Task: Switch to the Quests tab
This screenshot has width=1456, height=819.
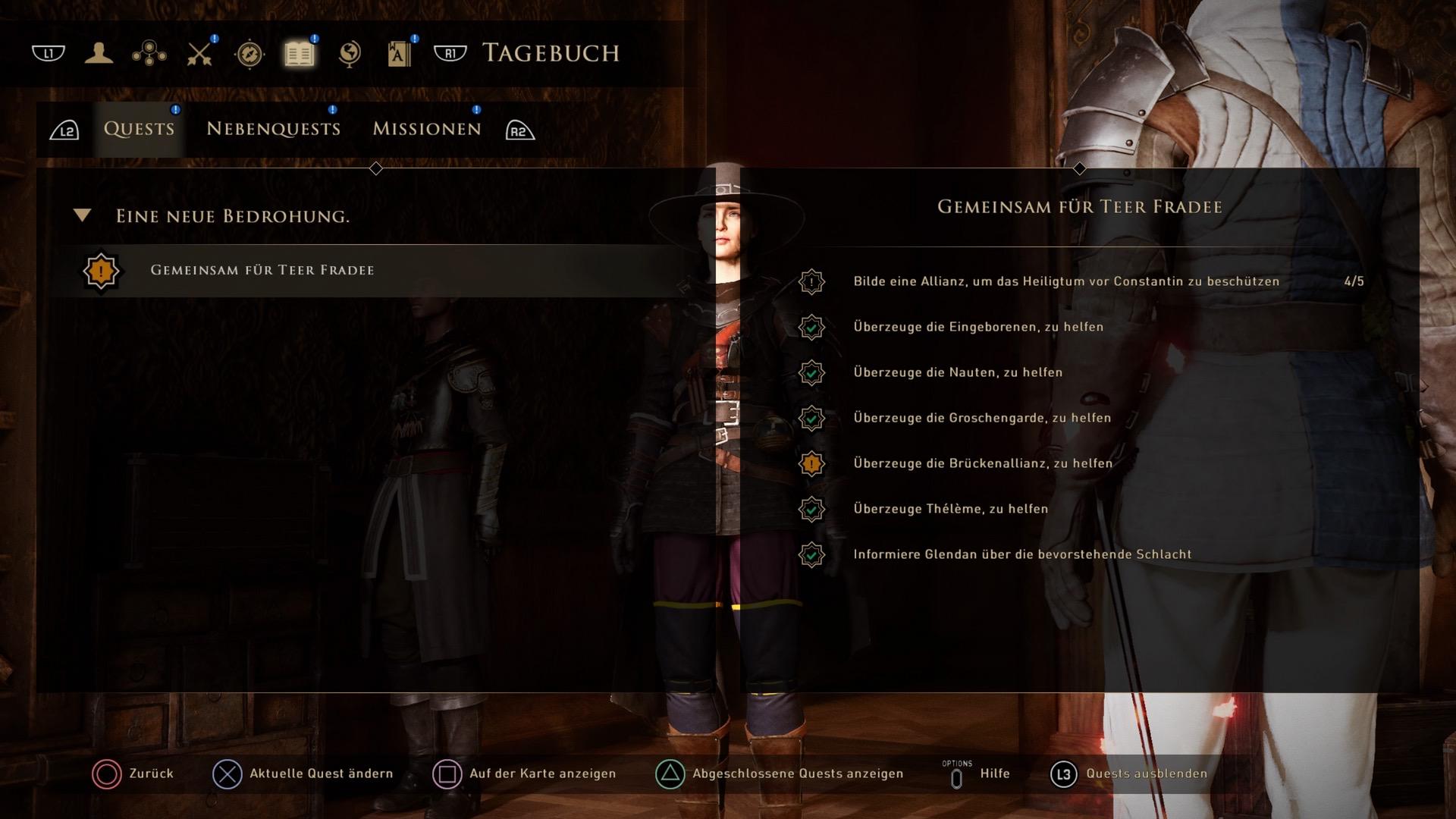Action: (139, 129)
